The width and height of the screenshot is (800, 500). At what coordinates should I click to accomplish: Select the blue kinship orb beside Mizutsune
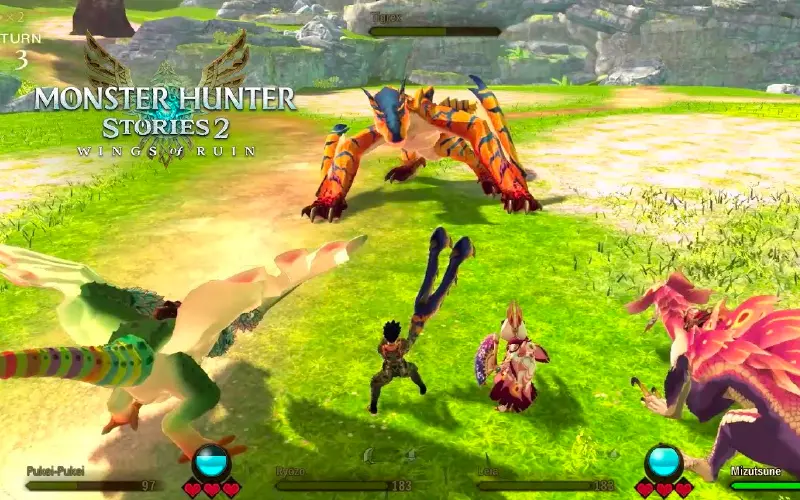tap(664, 462)
